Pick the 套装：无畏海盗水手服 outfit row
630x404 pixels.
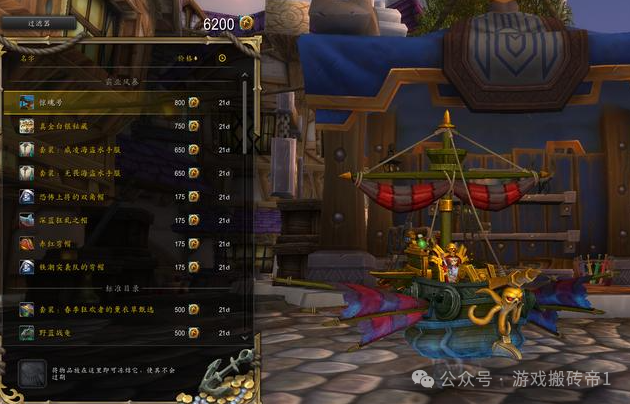[x=120, y=173]
